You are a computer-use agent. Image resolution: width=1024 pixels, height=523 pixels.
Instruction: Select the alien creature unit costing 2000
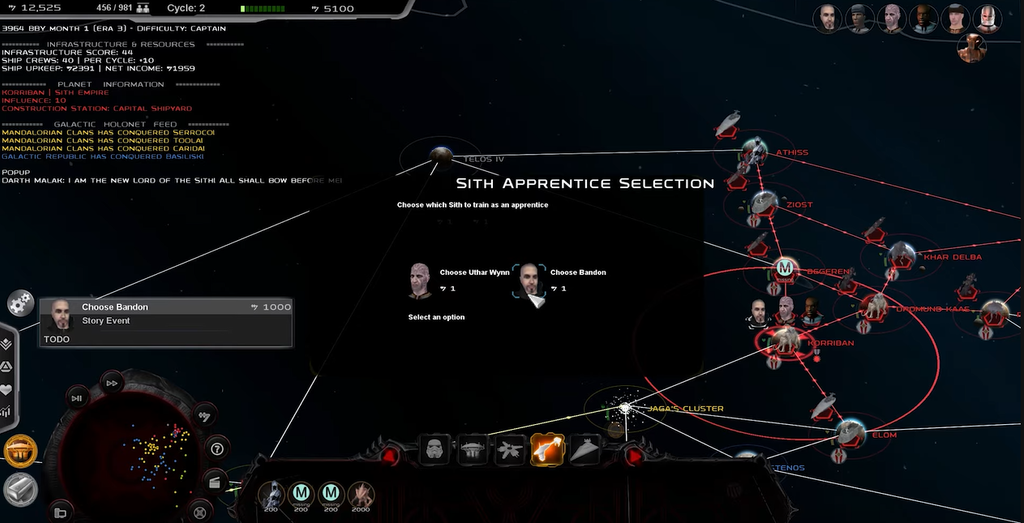pos(360,493)
